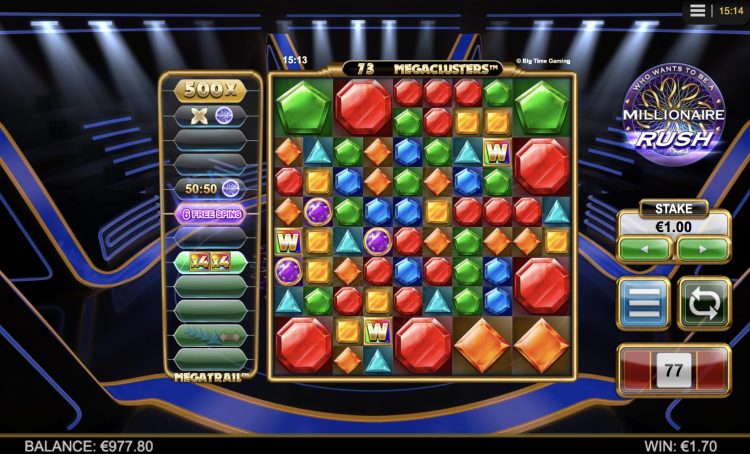Viewport: 750px width, 454px height.
Task: Open the blue game menu button
Action: pyautogui.click(x=644, y=304)
